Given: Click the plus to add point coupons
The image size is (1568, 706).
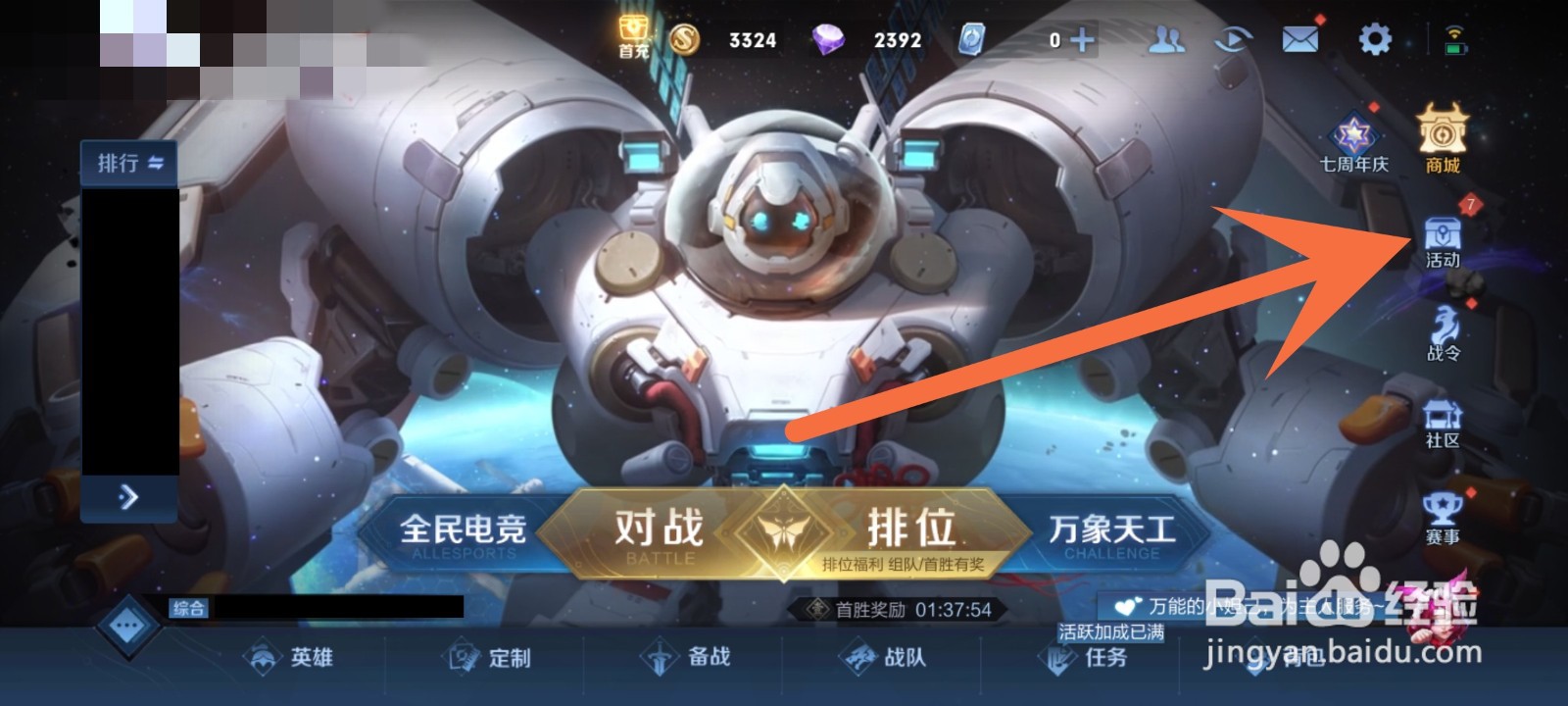Looking at the screenshot, I should click(1082, 39).
